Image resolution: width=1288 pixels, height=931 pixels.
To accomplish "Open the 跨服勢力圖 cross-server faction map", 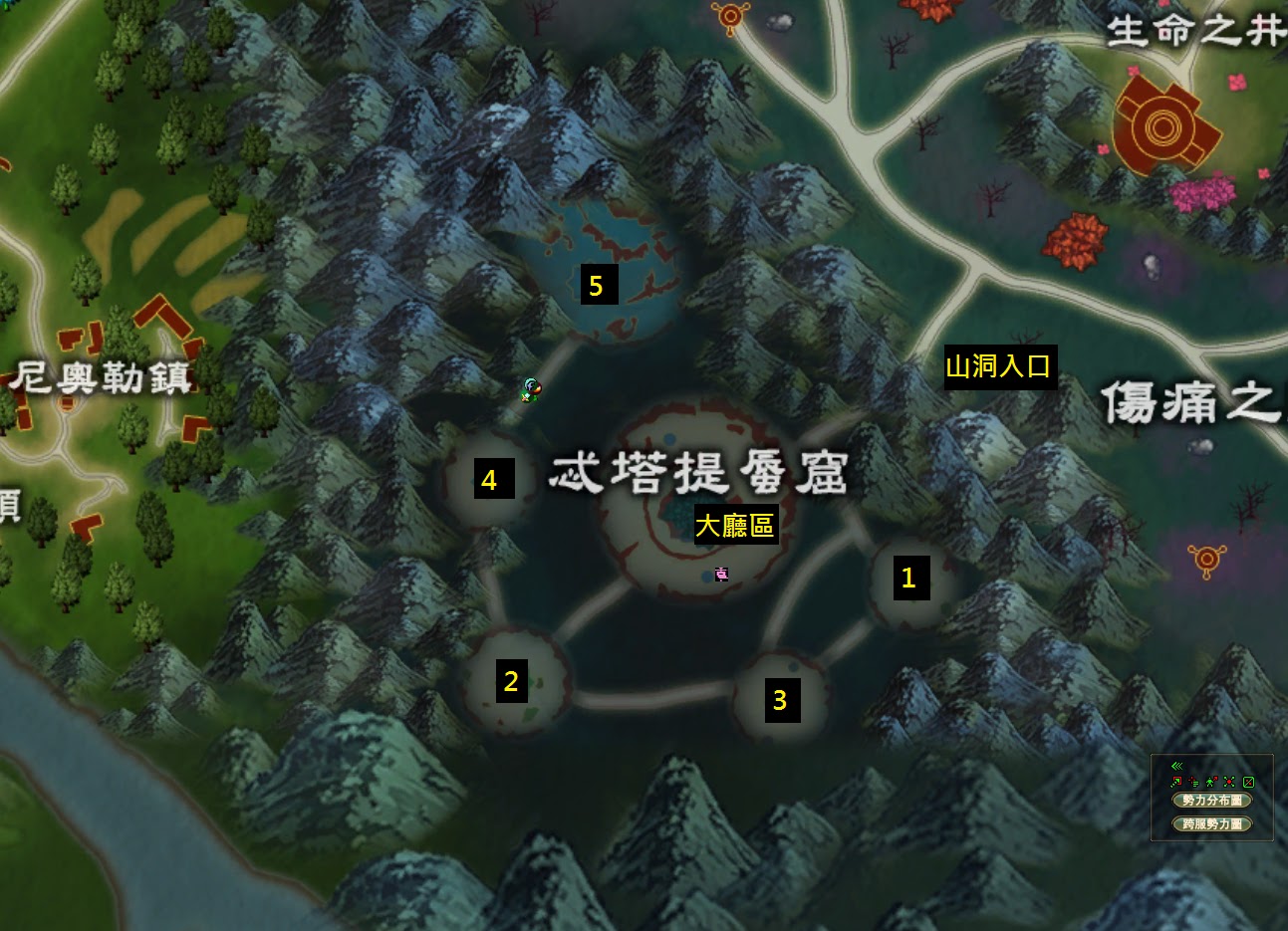I will coord(1212,823).
